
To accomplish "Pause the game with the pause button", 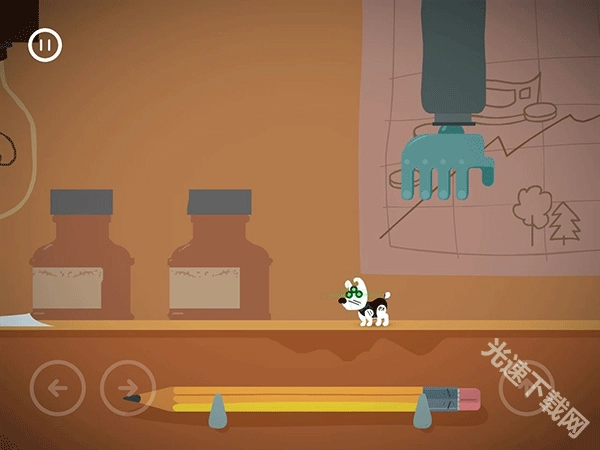I will [x=45, y=45].
